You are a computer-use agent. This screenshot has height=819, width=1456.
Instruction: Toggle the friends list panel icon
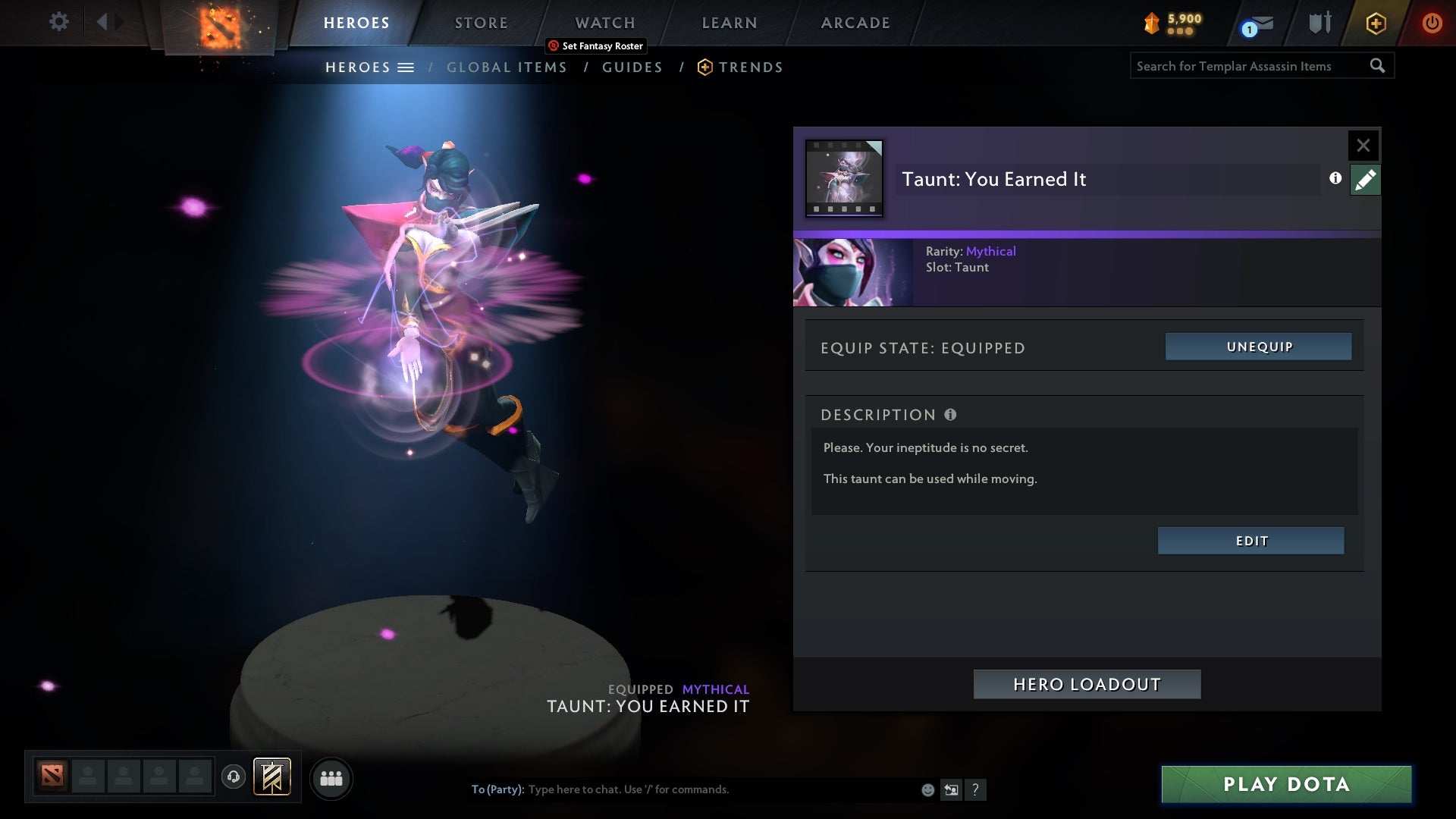(x=331, y=778)
